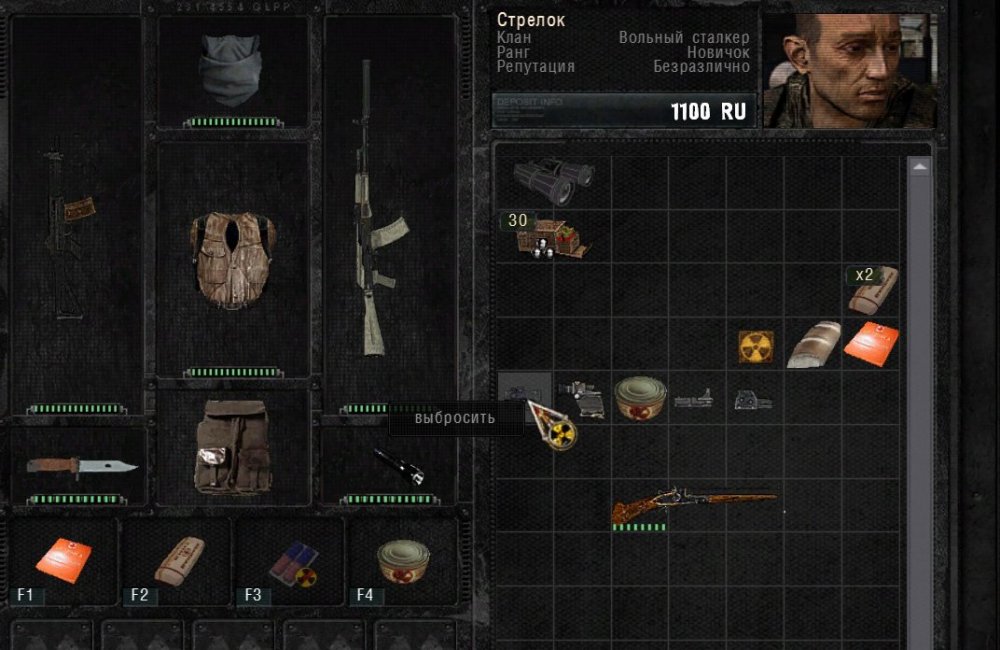This screenshot has width=1000, height=650.
Task: Activate the F3 anti-radiation drugs slot
Action: click(292, 562)
